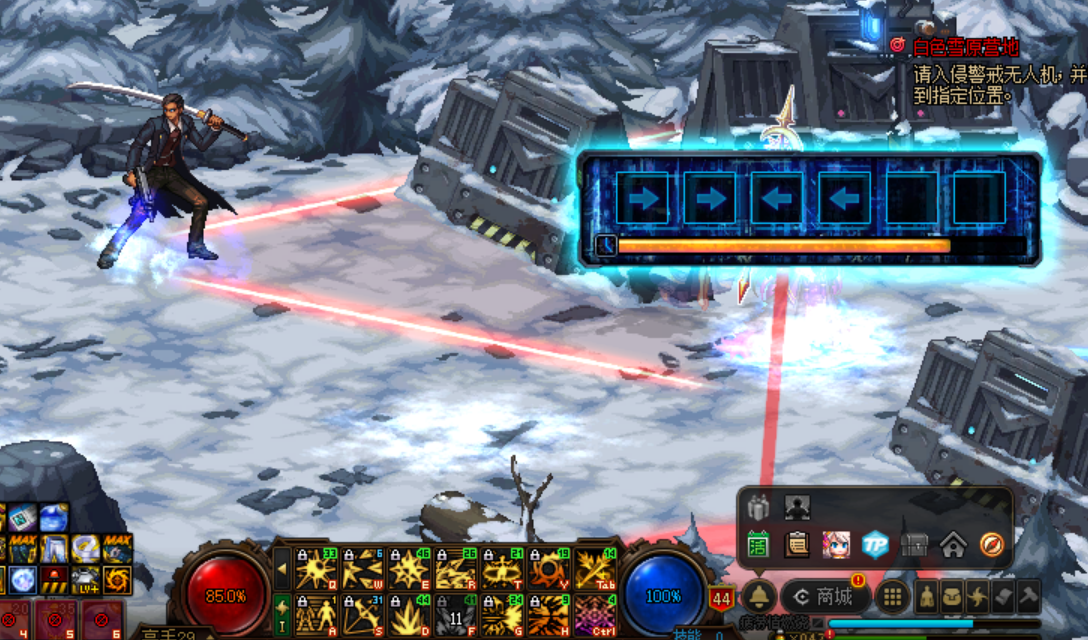Click the golden bell notification button
Screen dimensions: 1088x640
[x=758, y=597]
